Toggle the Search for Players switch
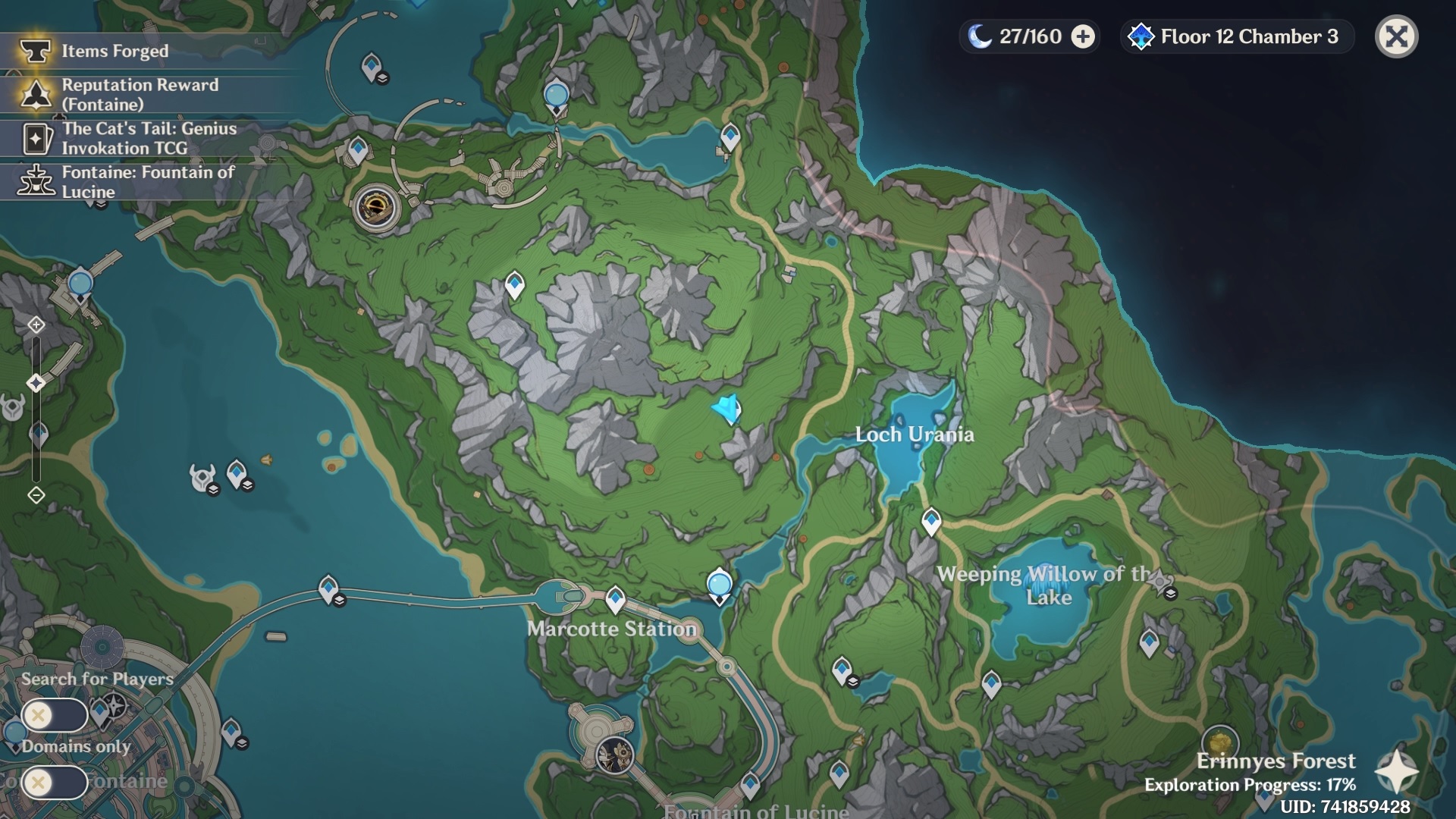 [55, 714]
